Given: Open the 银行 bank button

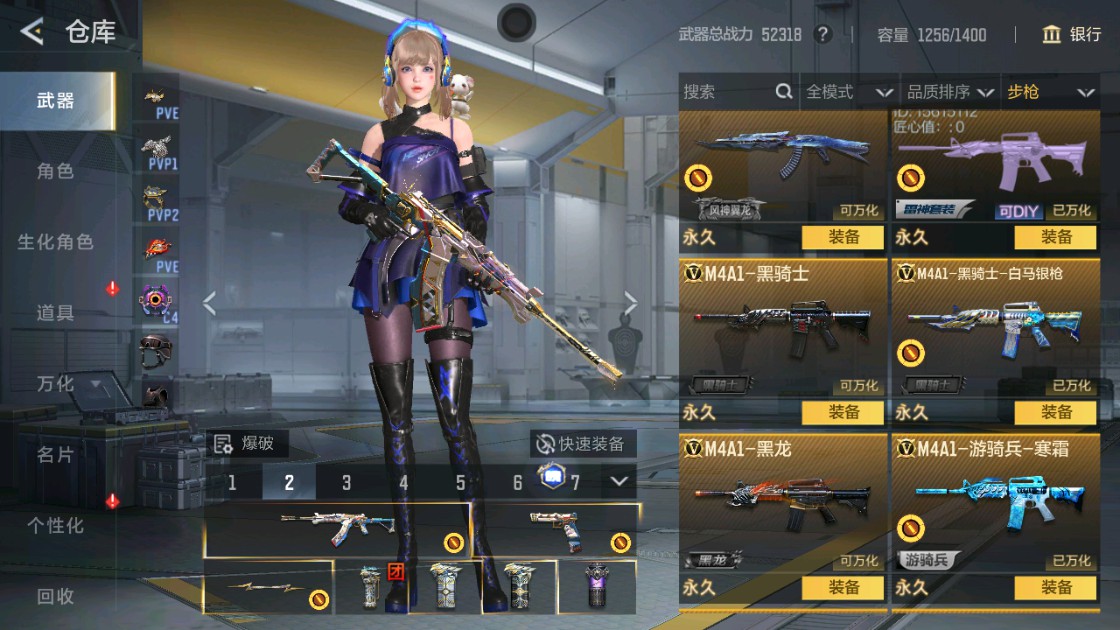Looking at the screenshot, I should pos(1071,35).
